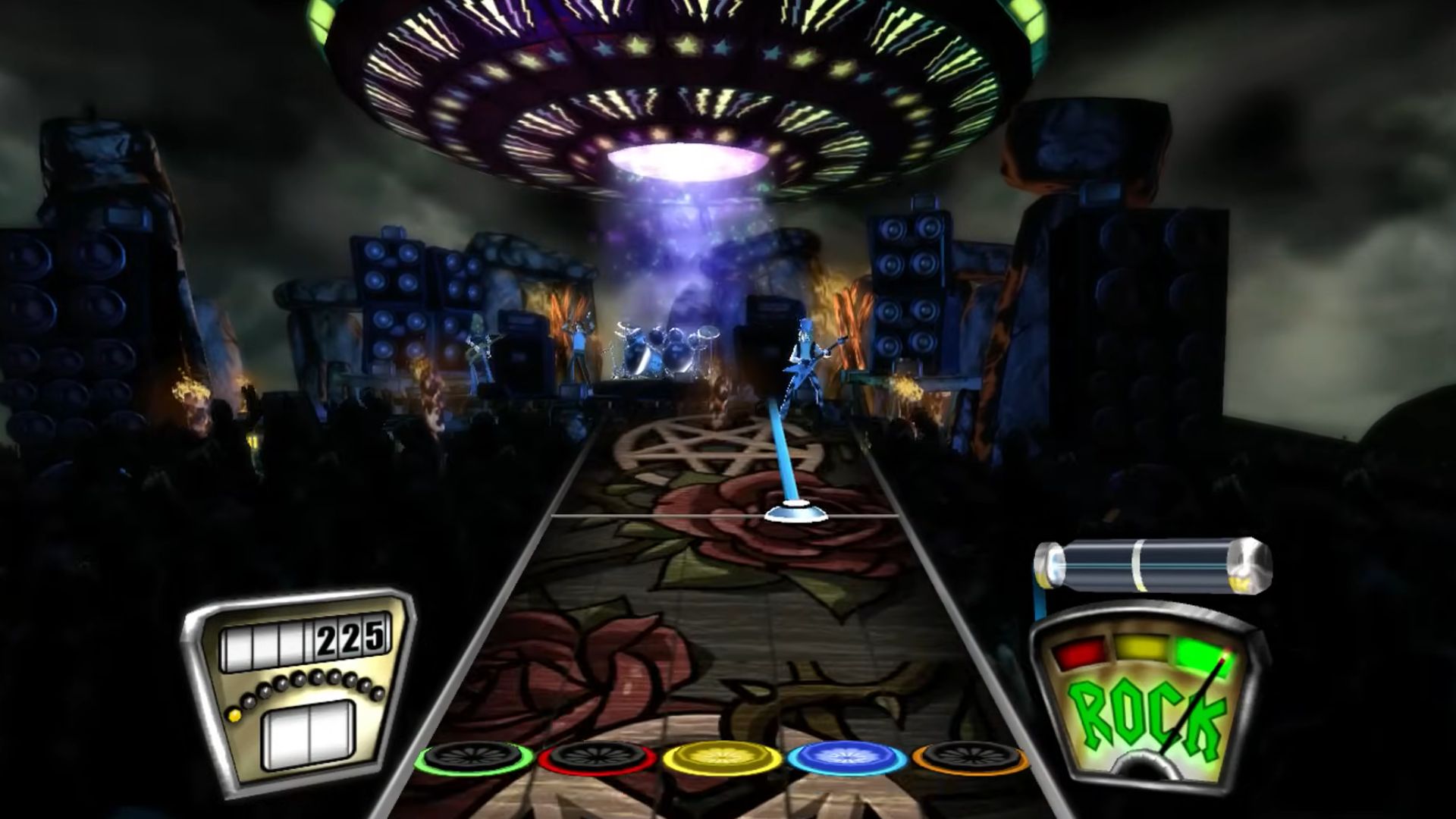This screenshot has height=819, width=1456.
Task: Hit the green fret button
Action: [x=474, y=758]
